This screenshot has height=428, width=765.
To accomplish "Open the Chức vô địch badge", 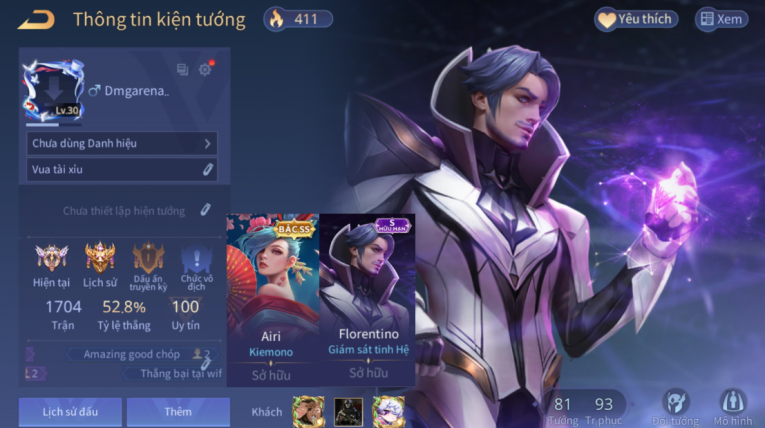I will [196, 263].
